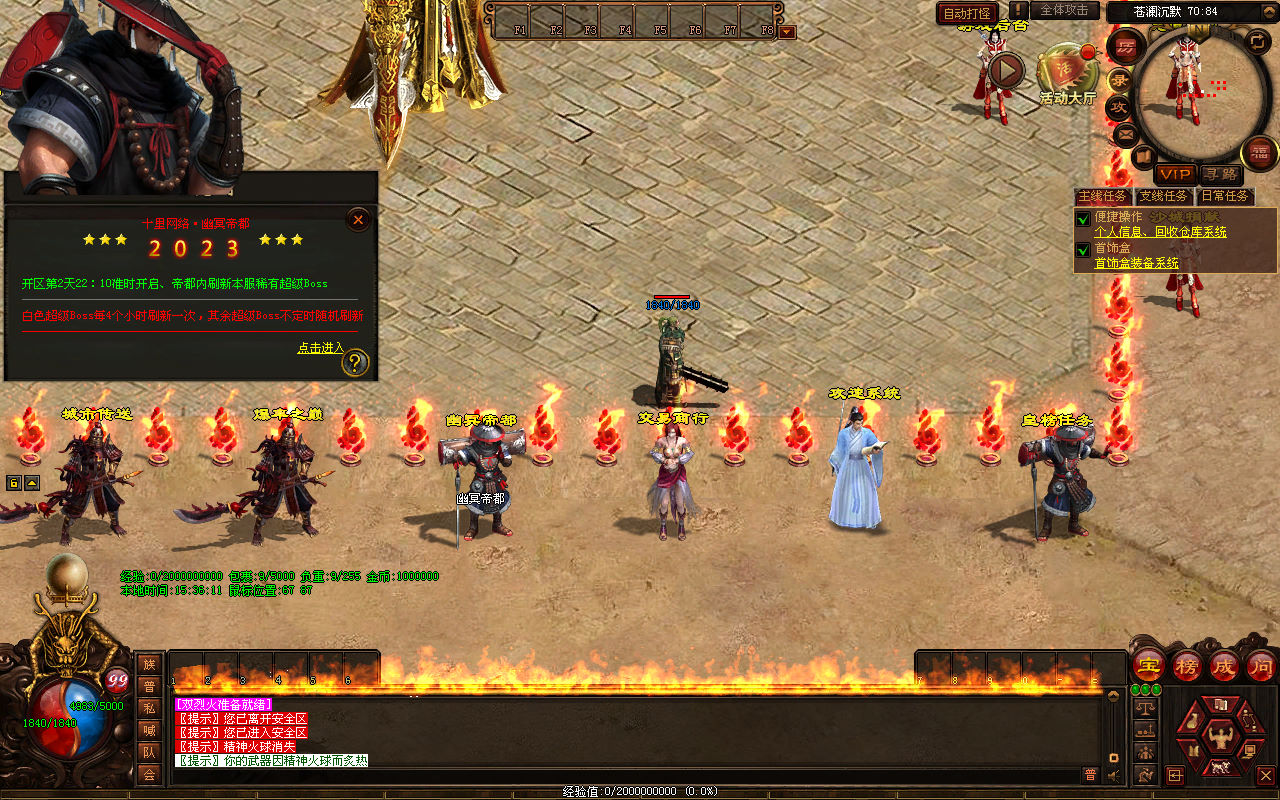
Task: Open the question mark help button
Action: click(356, 362)
